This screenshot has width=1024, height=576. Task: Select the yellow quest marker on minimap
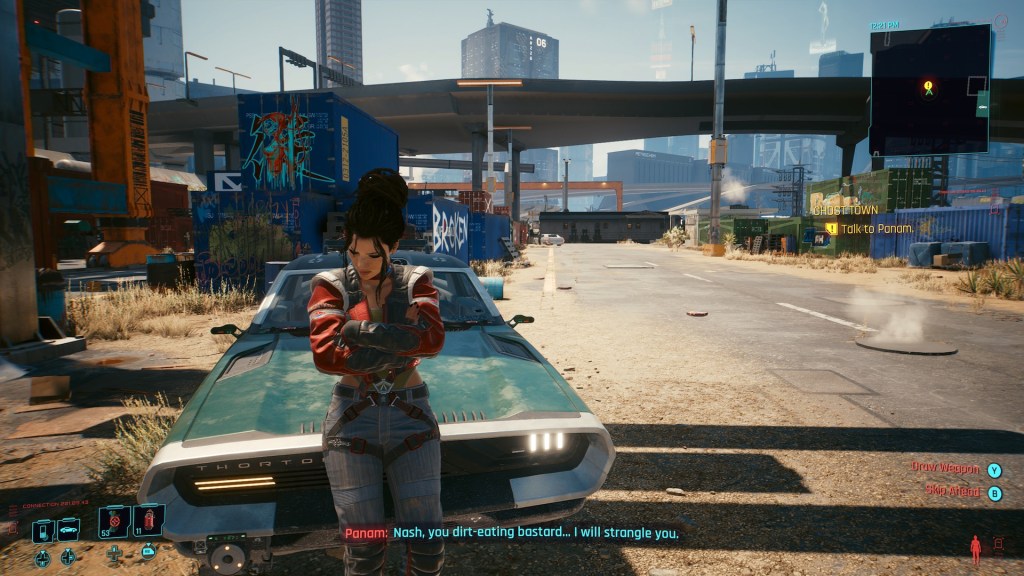[x=928, y=88]
